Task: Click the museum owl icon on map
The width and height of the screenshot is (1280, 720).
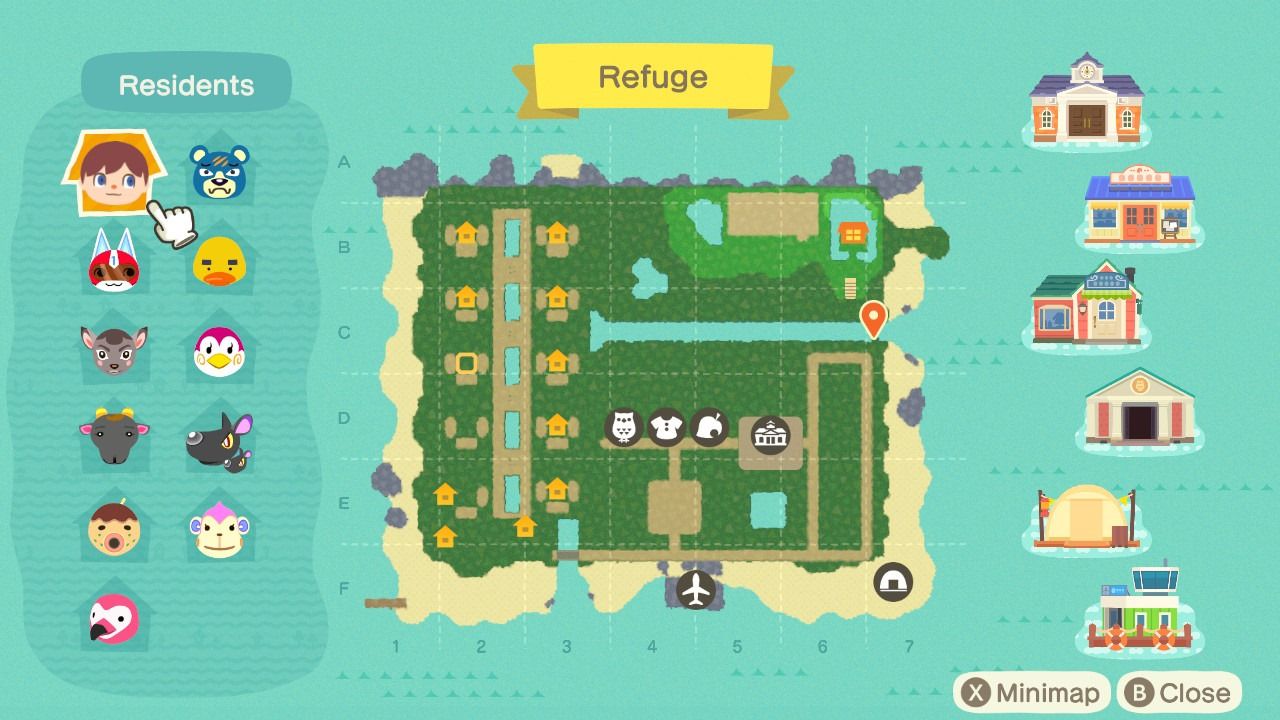Action: click(623, 428)
